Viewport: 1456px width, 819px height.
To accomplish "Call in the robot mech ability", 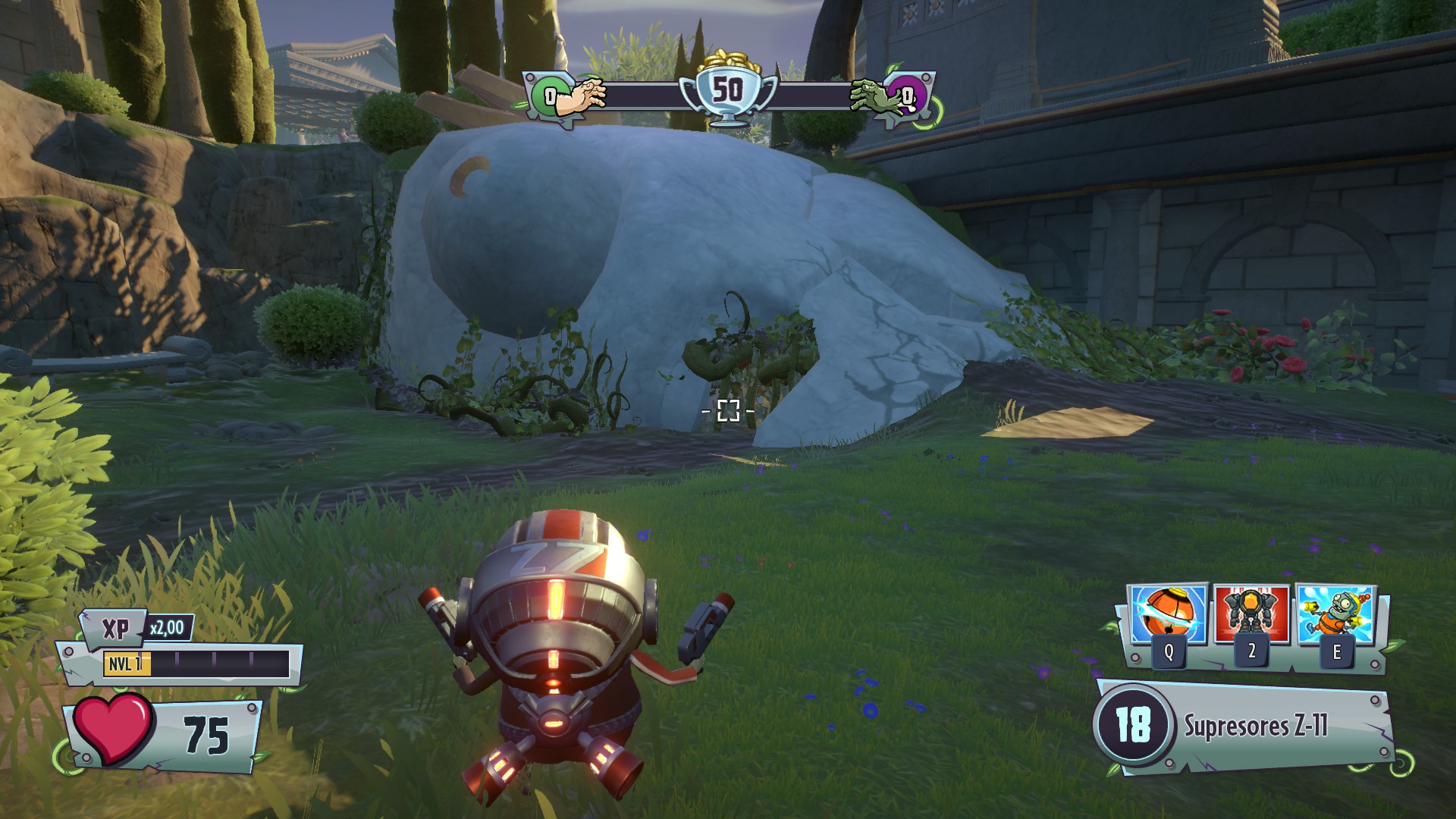I will [1251, 614].
